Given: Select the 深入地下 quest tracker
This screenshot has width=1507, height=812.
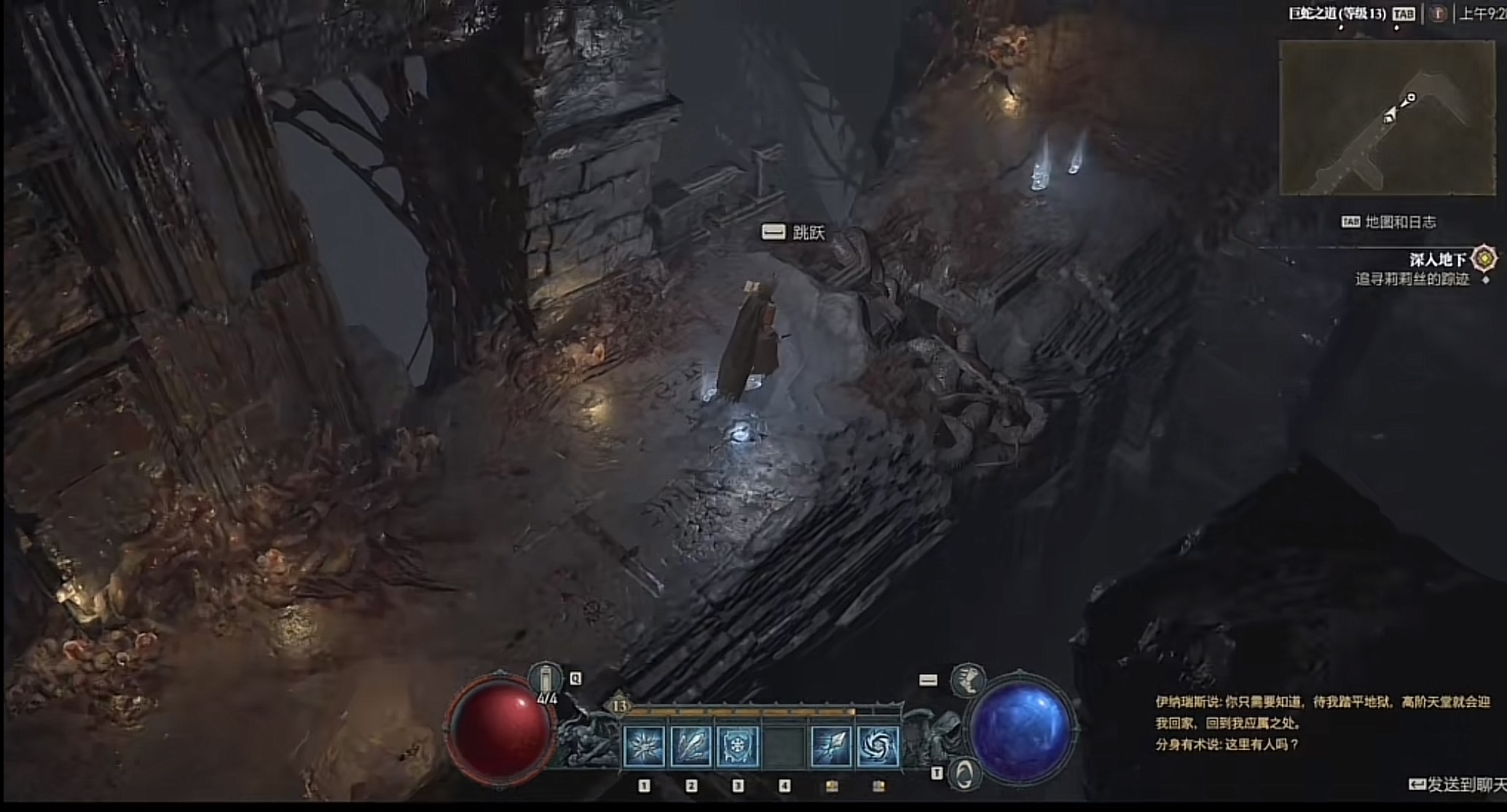Looking at the screenshot, I should tap(1436, 260).
